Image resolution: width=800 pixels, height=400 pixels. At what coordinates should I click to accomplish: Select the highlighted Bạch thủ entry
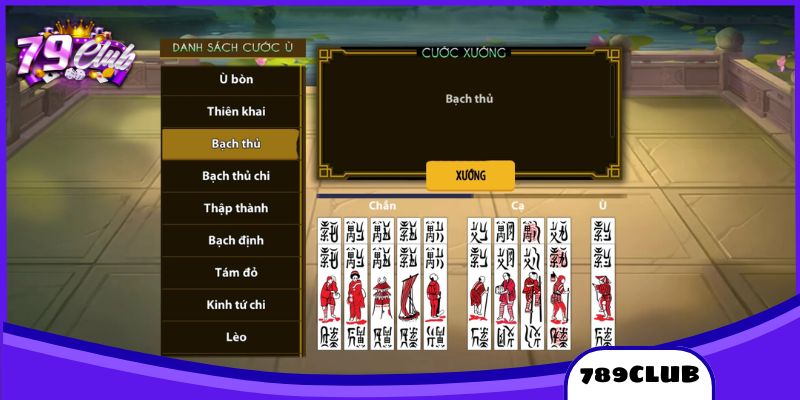230,144
